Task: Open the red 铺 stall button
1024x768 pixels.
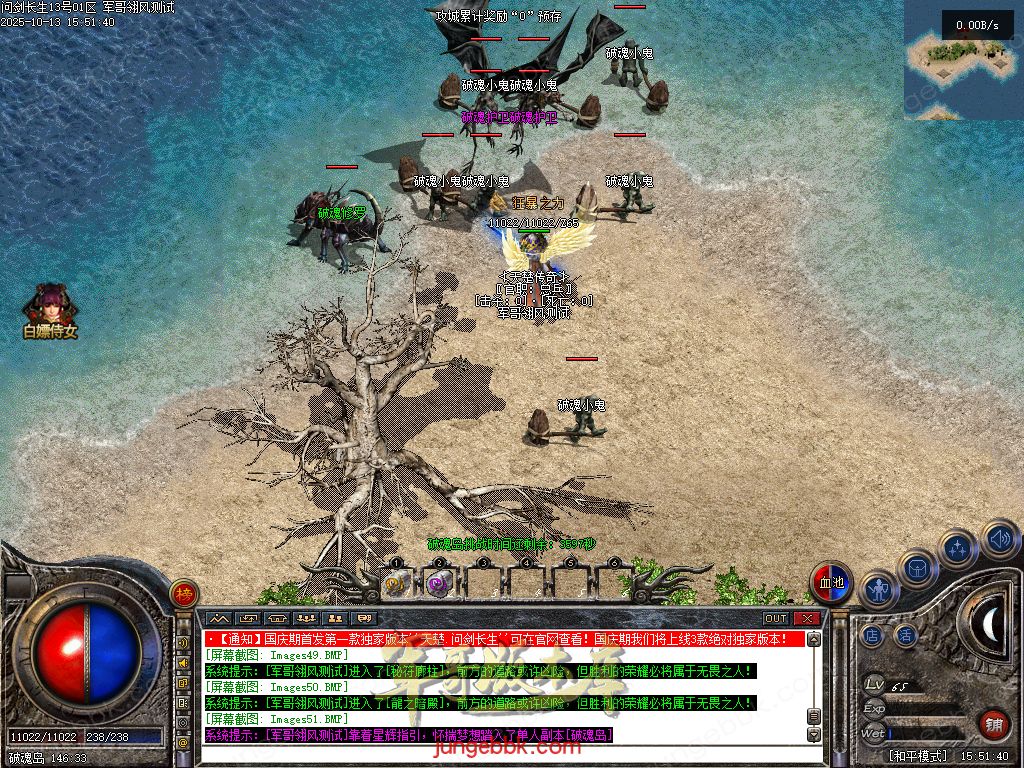Action: tap(993, 723)
